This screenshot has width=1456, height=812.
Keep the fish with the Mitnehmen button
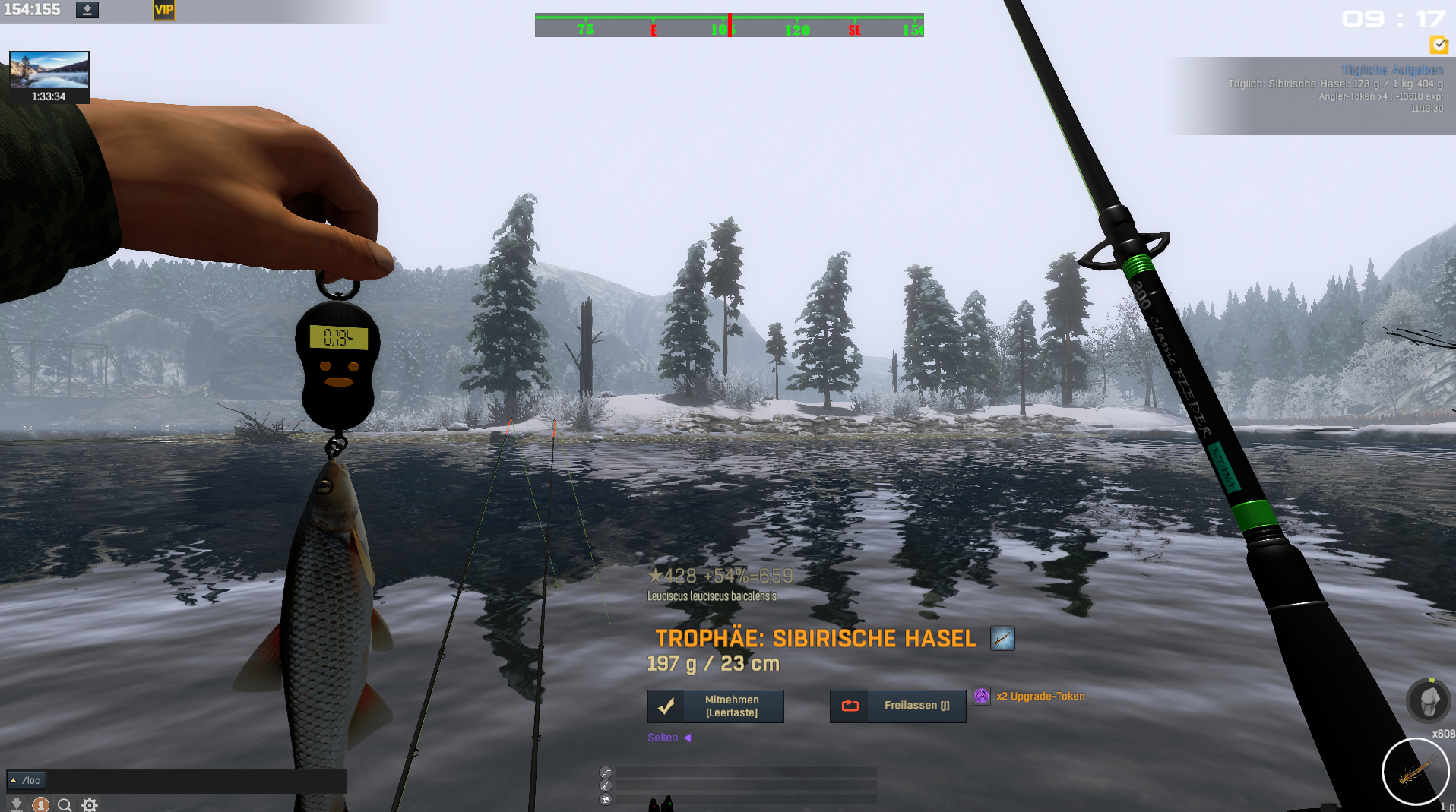715,706
